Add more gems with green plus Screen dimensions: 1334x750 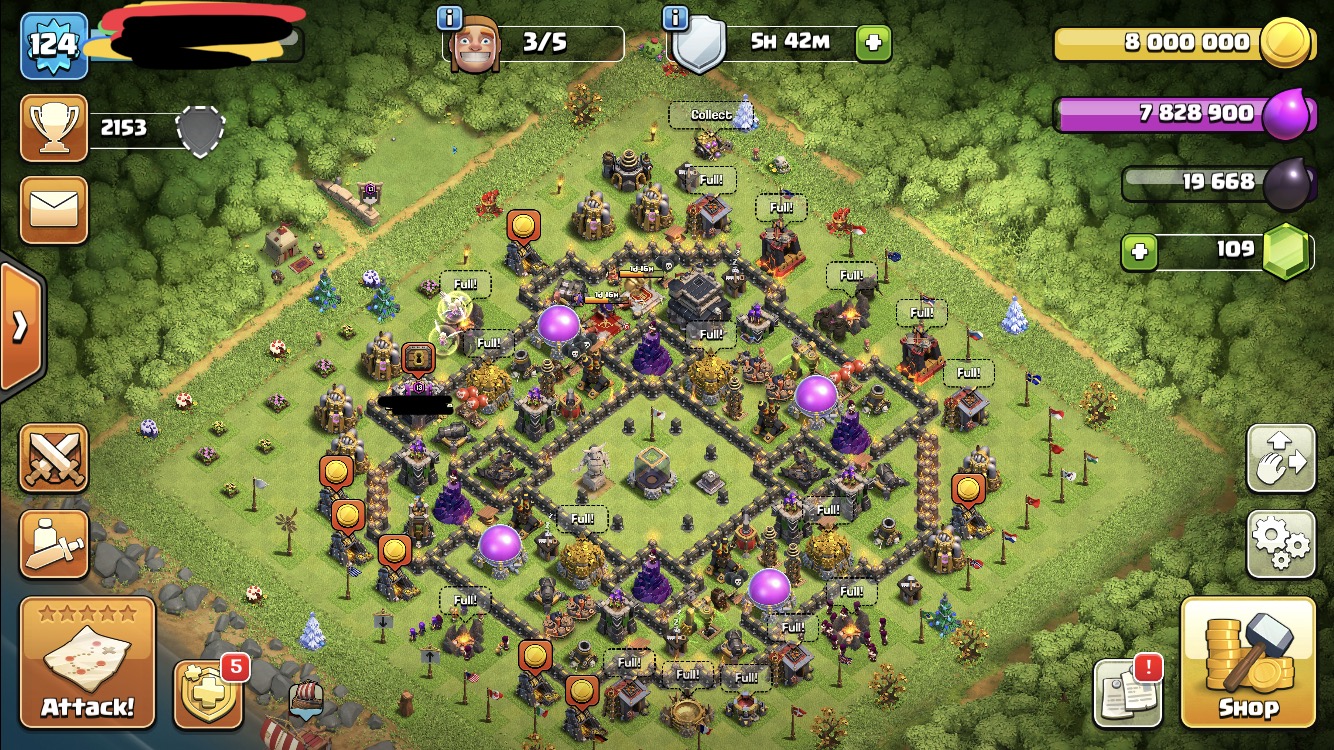pyautogui.click(x=1138, y=251)
